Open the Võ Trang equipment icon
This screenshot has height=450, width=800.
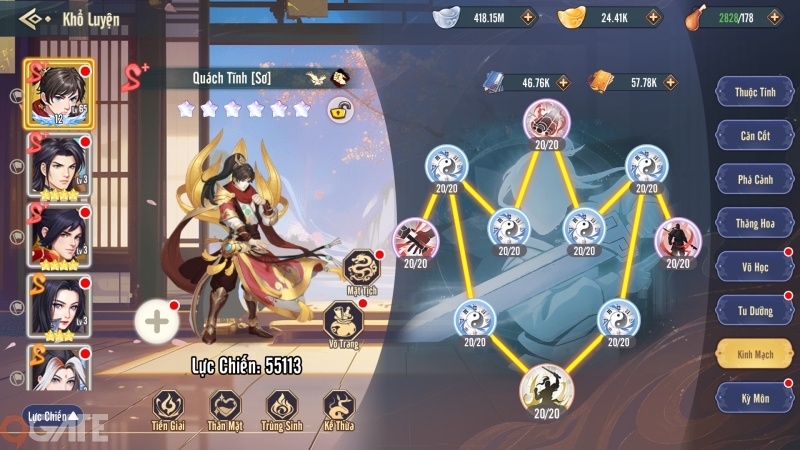(341, 322)
